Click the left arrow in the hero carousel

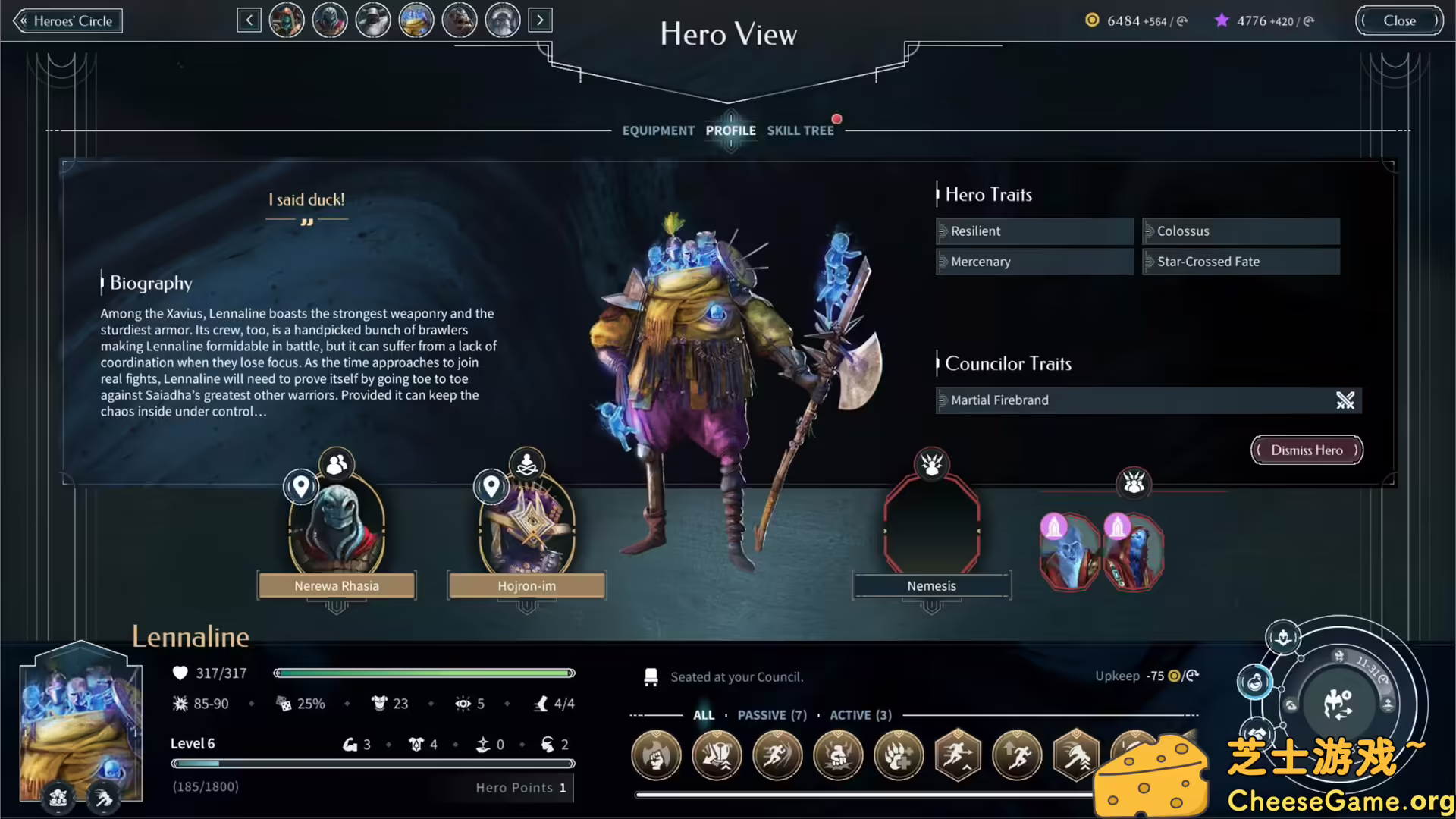(x=249, y=20)
